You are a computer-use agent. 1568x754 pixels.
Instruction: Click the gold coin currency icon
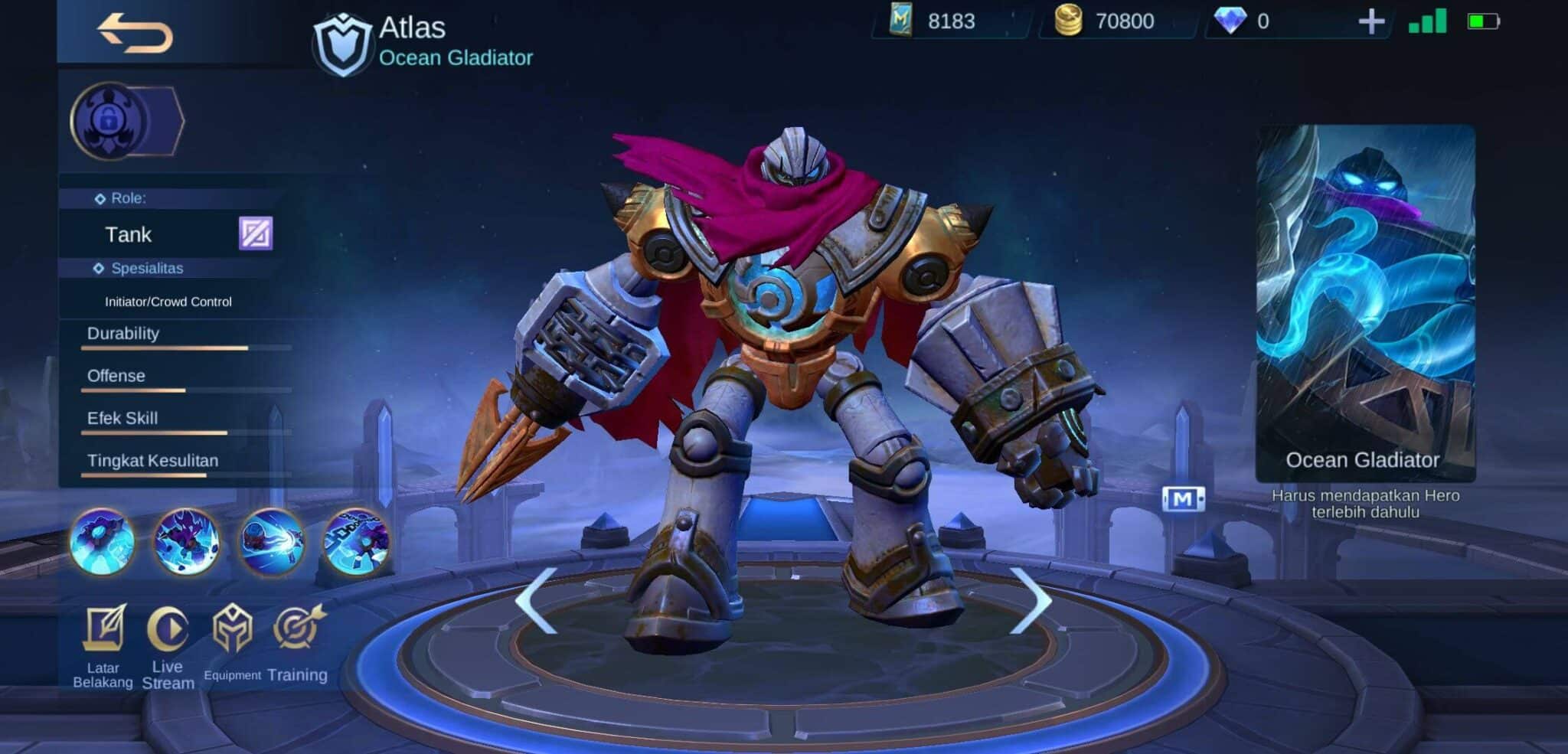[1070, 21]
